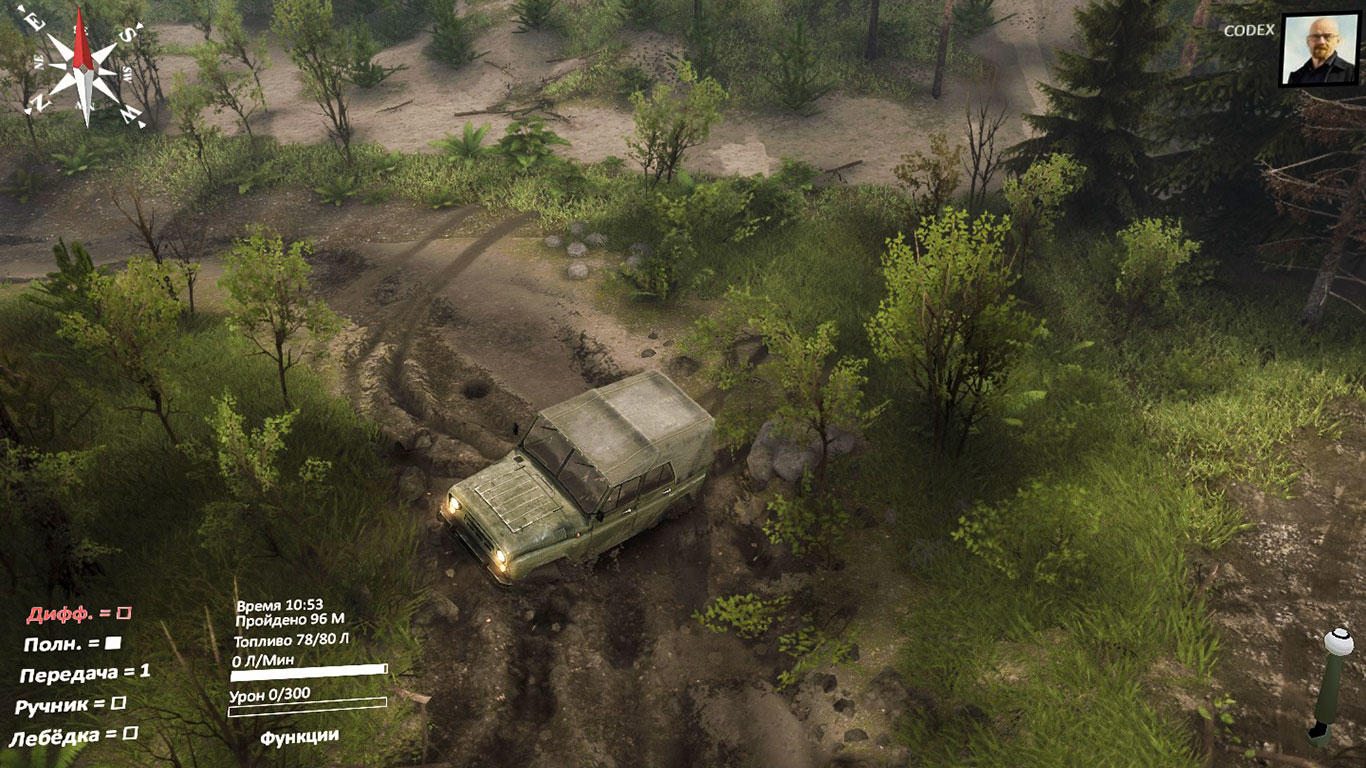1366x768 pixels.
Task: Open the Функции menu
Action: (x=299, y=737)
